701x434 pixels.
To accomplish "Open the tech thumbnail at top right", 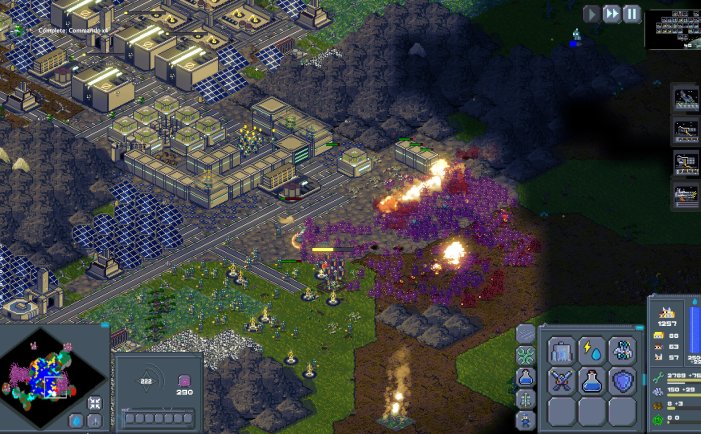I will point(672,30).
